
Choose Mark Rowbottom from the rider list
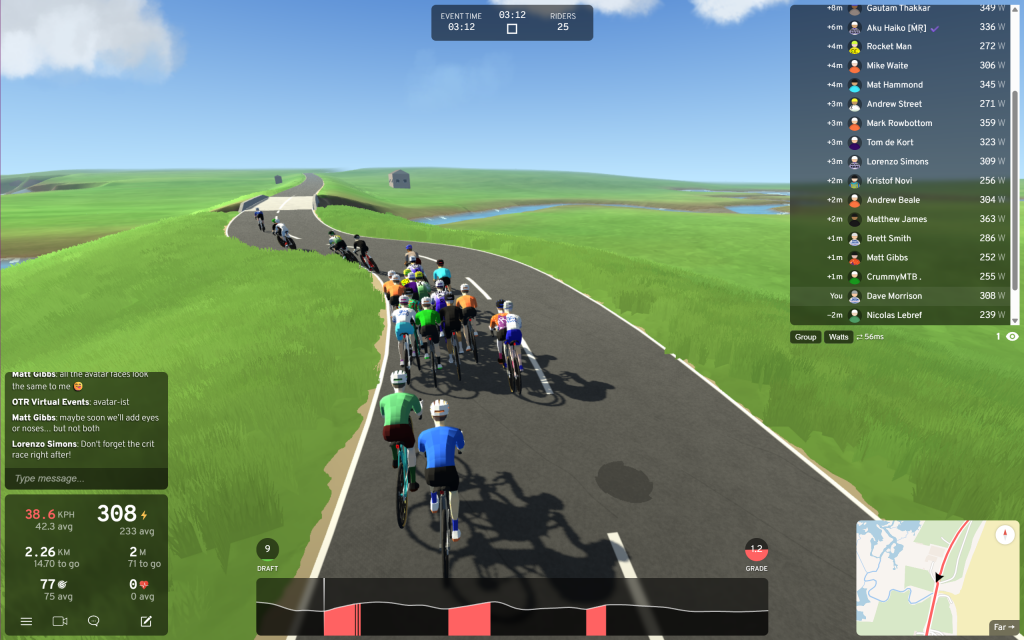point(899,123)
